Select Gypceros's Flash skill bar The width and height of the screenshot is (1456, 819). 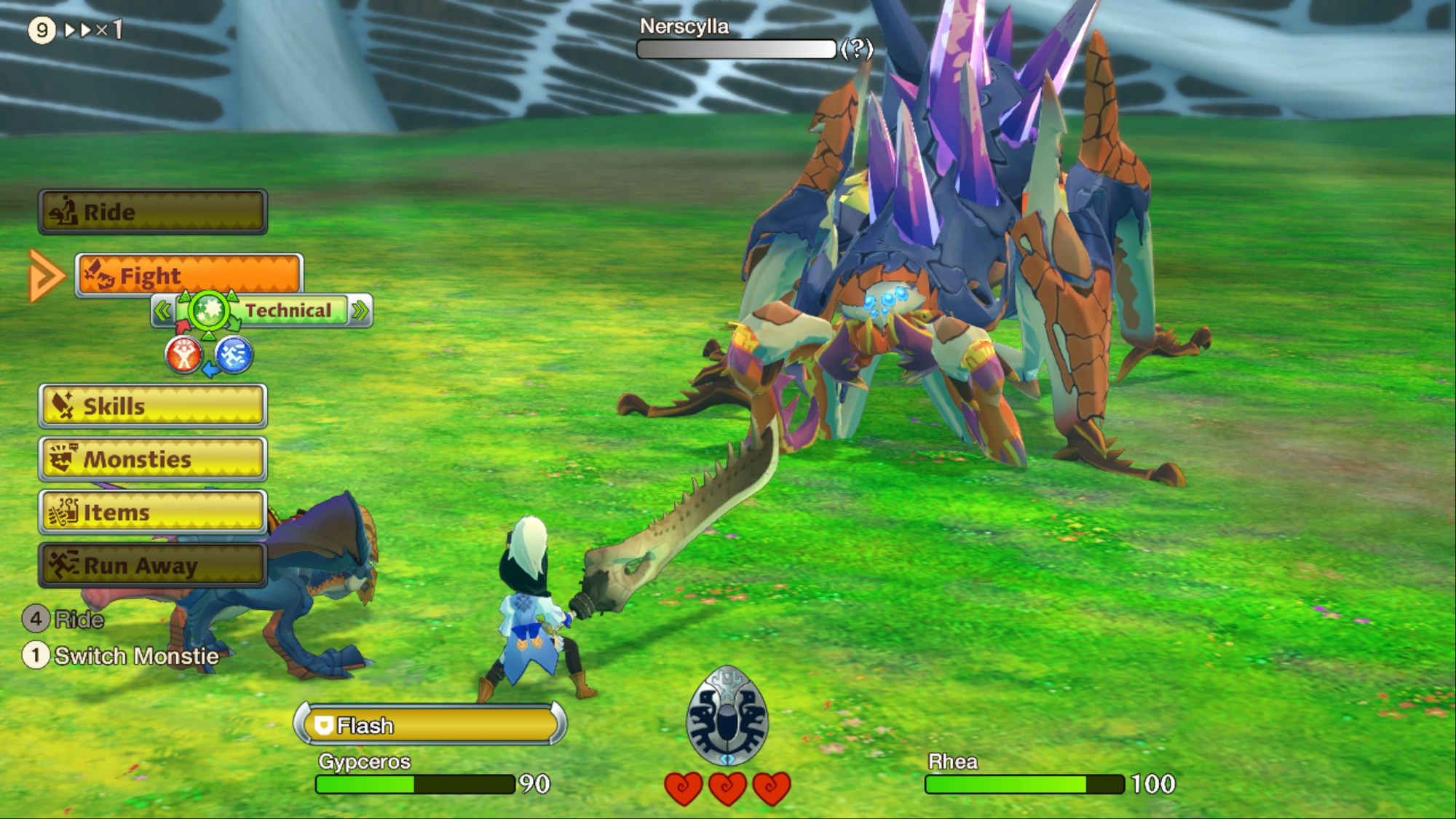click(x=430, y=725)
